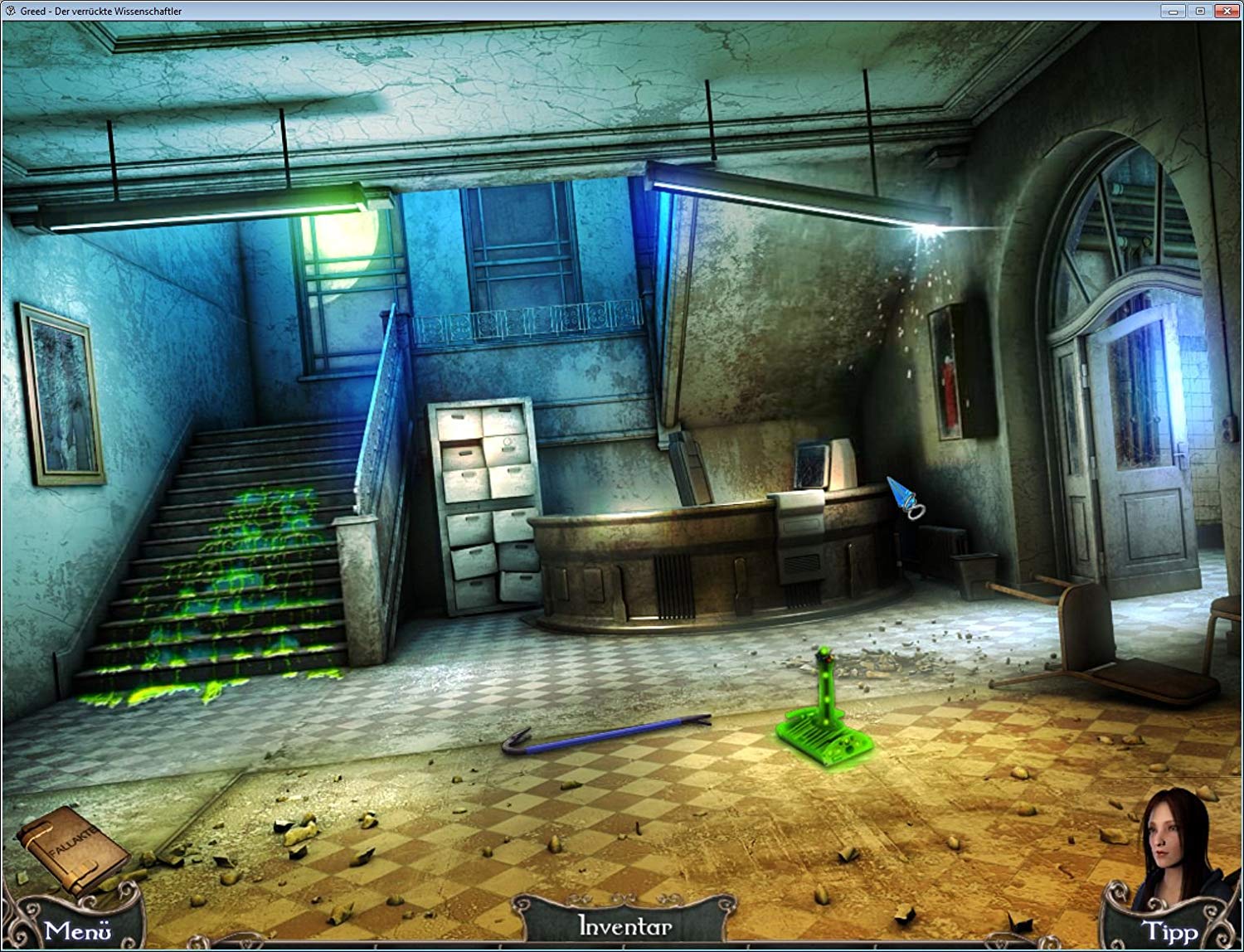Open the Menü button
The width and height of the screenshot is (1244, 952).
click(76, 930)
